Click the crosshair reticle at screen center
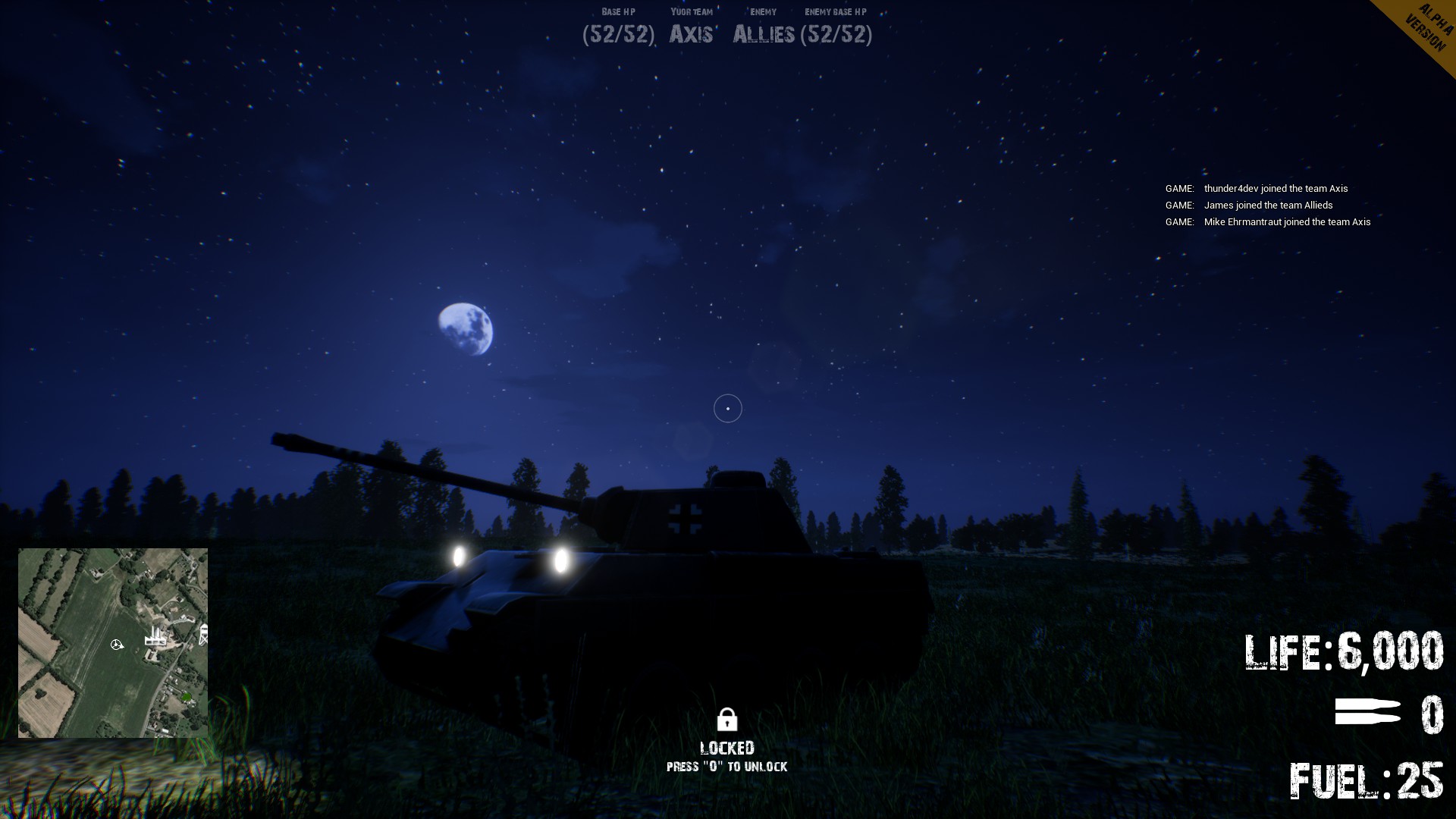The height and width of the screenshot is (819, 1456). pos(727,408)
